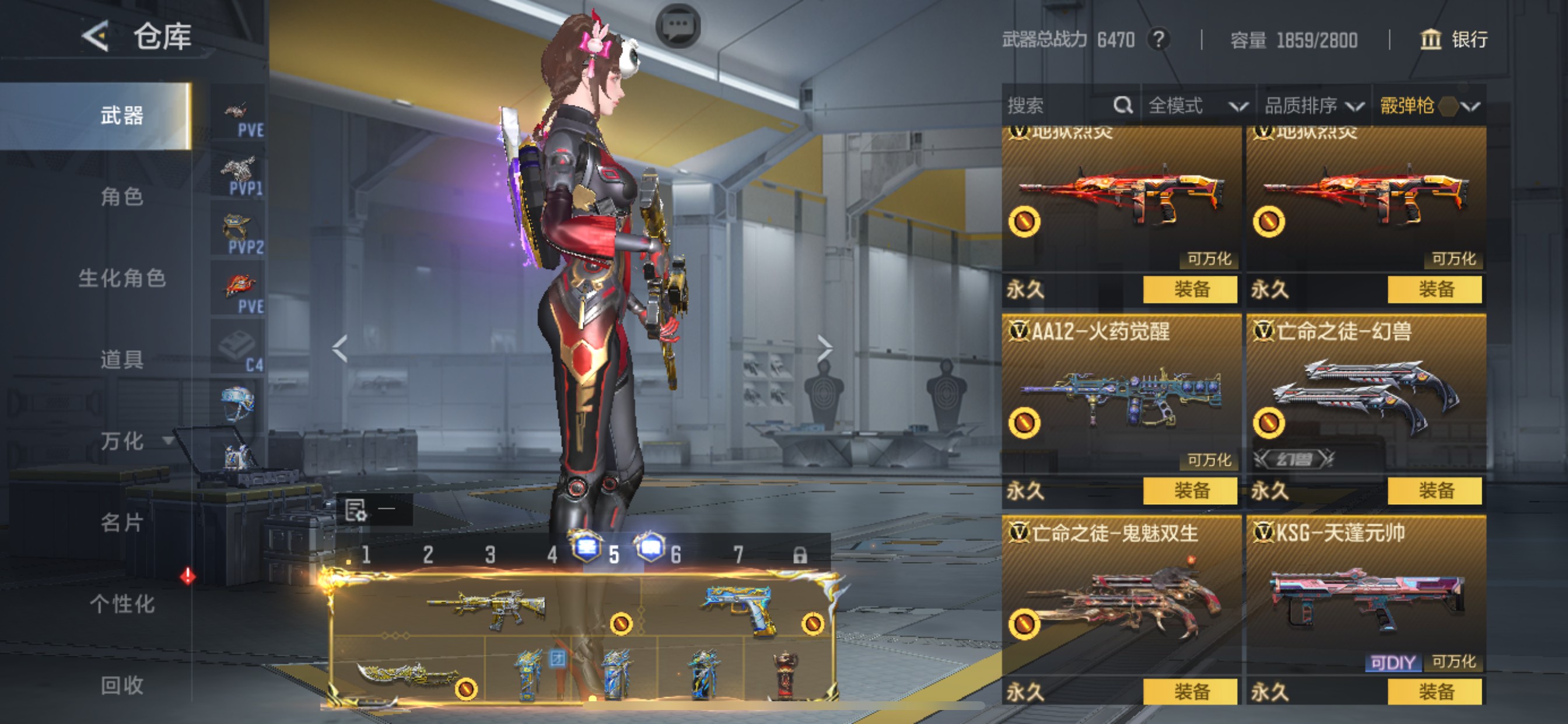1568x724 pixels.
Task: Equip the 亡命之徒-幻兽 weapon
Action: click(x=1434, y=490)
